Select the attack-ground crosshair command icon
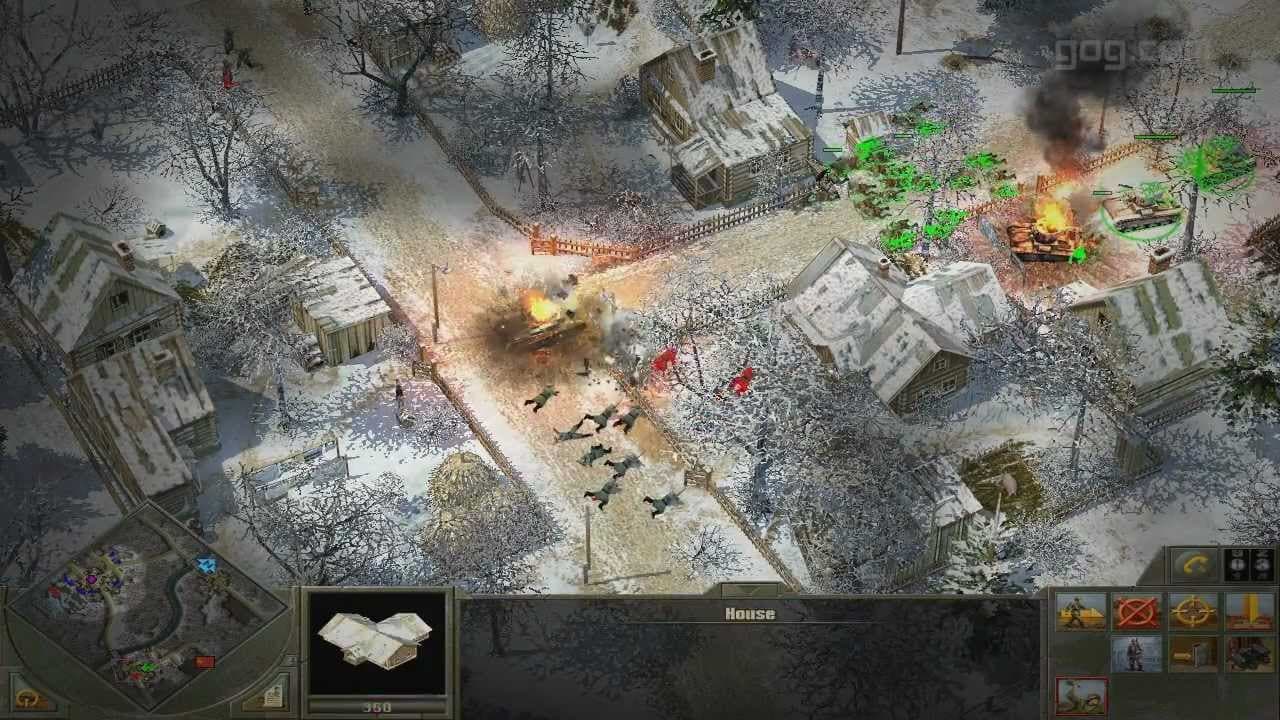Viewport: 1280px width, 720px height. click(x=1191, y=611)
